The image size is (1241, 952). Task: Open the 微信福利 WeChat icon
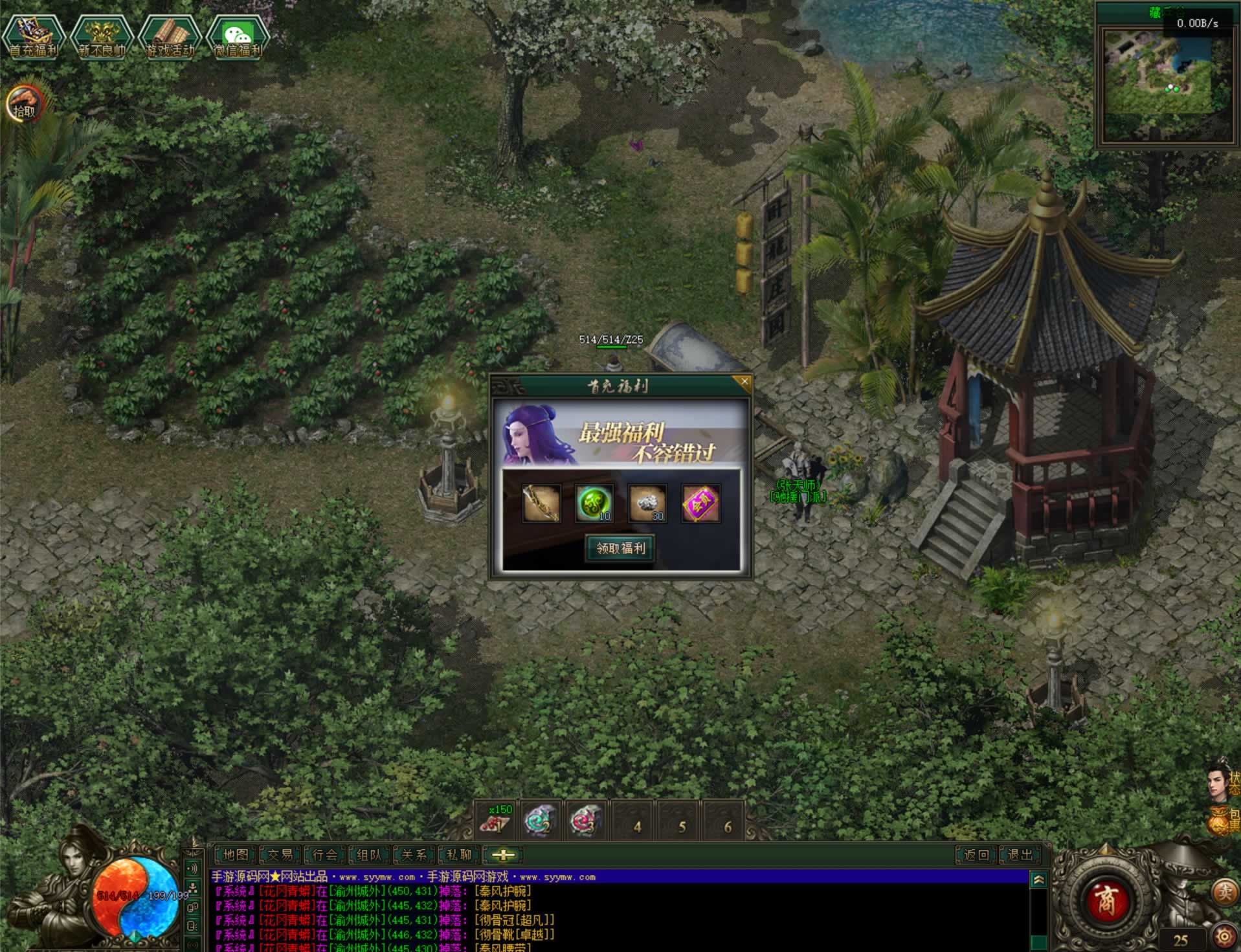(238, 38)
